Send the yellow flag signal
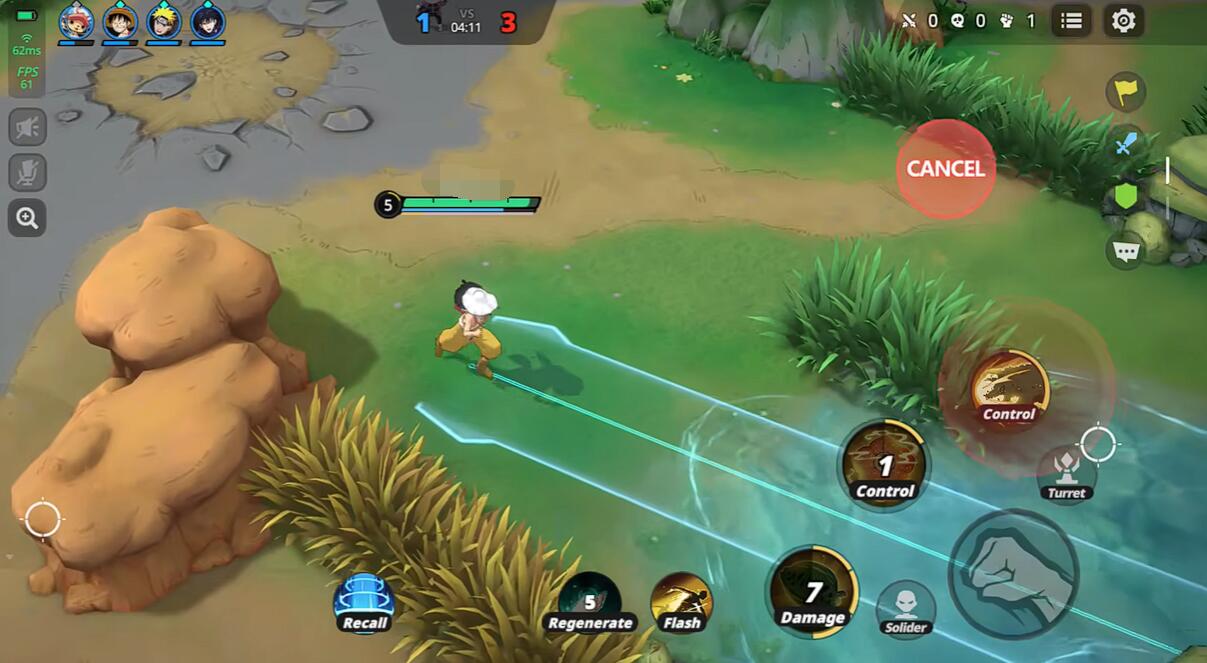The width and height of the screenshot is (1207, 663). click(1126, 92)
